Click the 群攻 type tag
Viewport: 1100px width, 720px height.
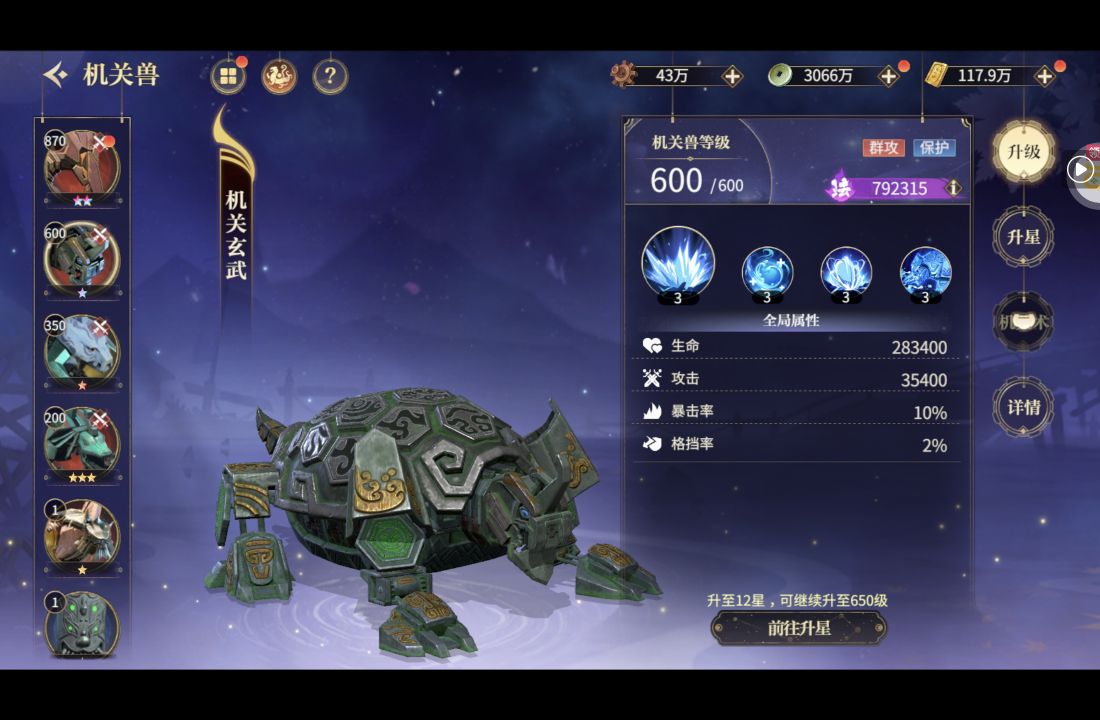(x=883, y=148)
